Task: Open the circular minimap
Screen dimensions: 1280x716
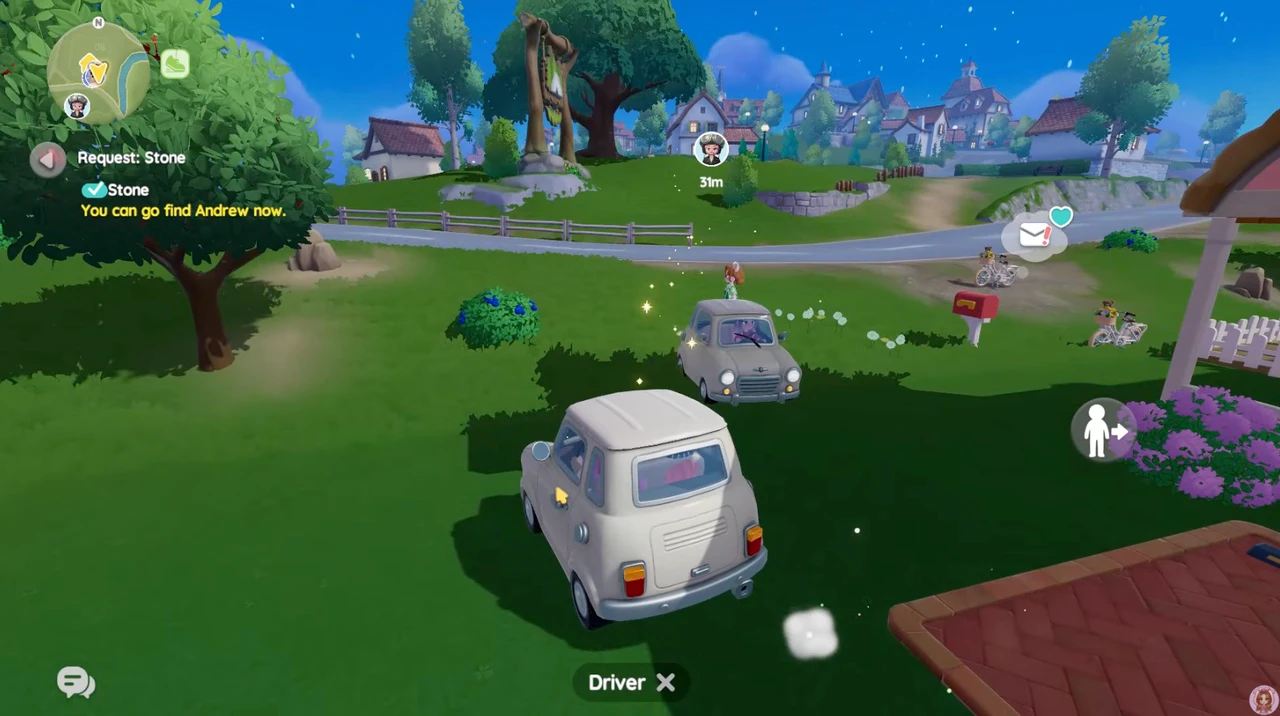Action: pos(98,70)
